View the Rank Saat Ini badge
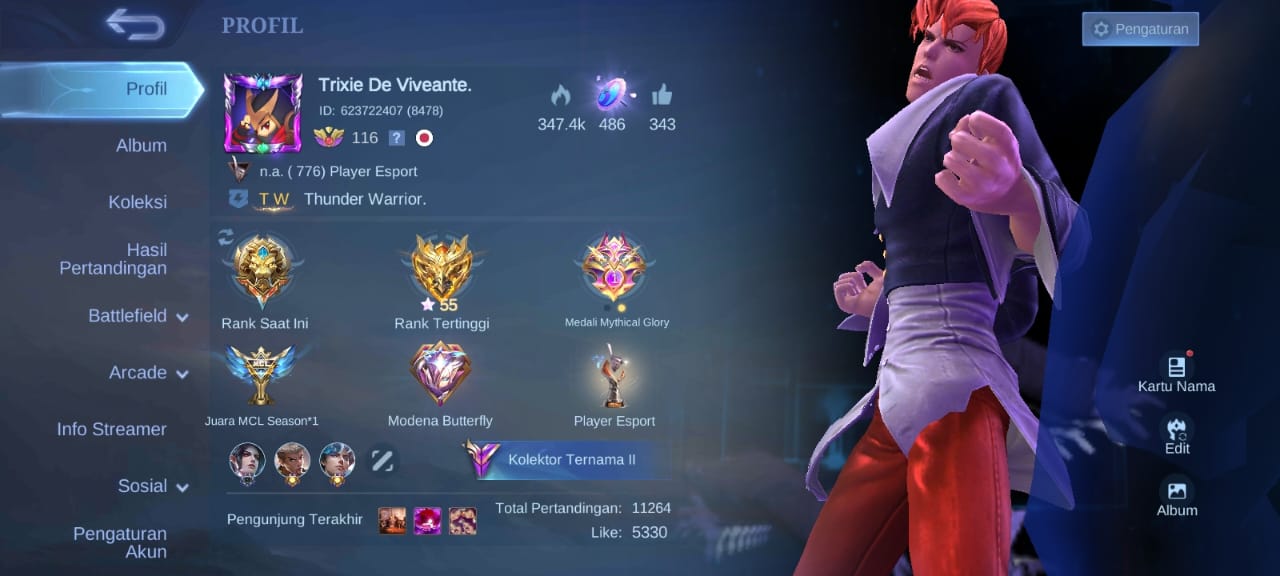1280x576 pixels. [x=260, y=270]
